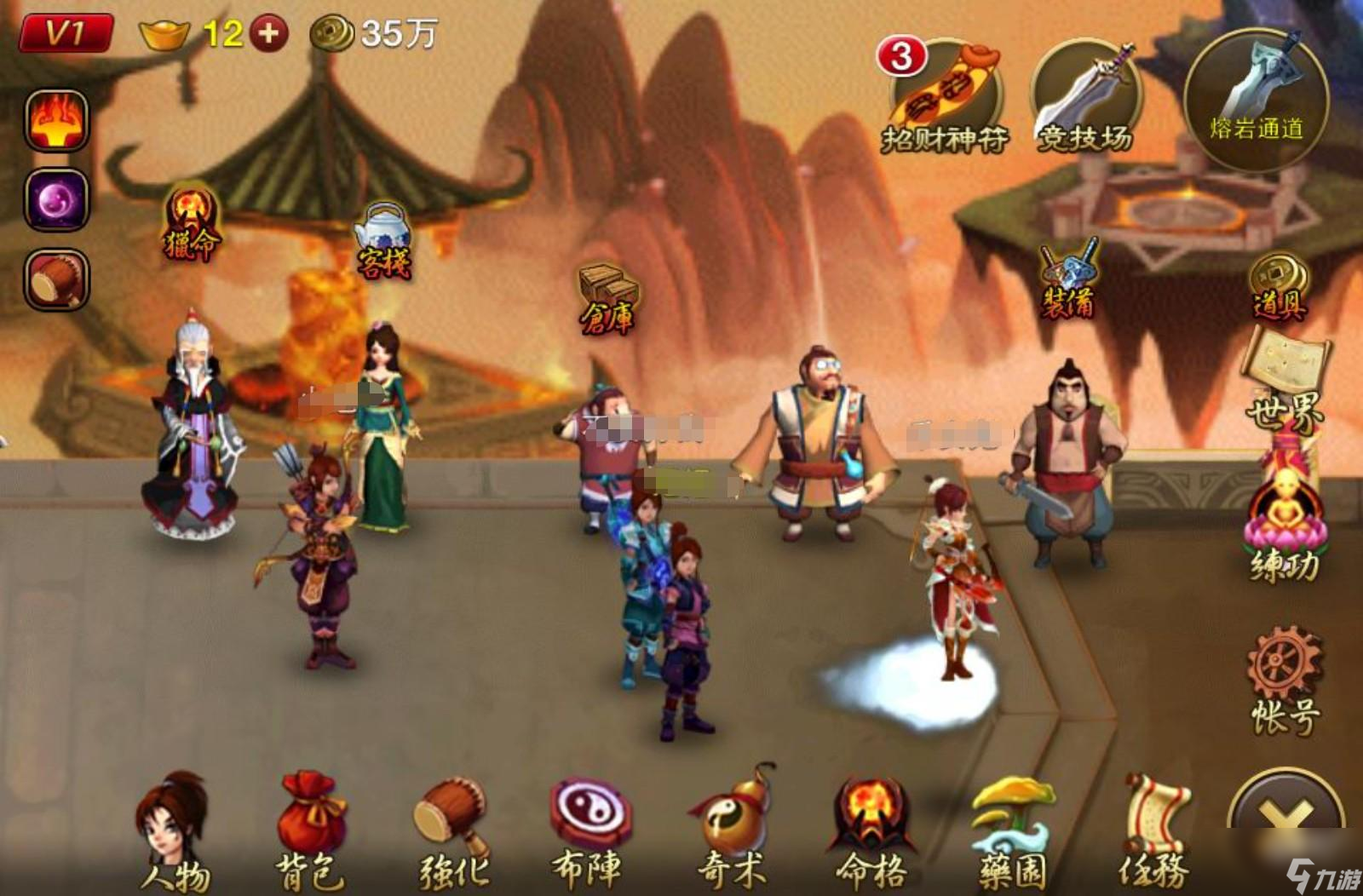Open the 布陣 formation menu
Image resolution: width=1363 pixels, height=896 pixels.
click(589, 830)
